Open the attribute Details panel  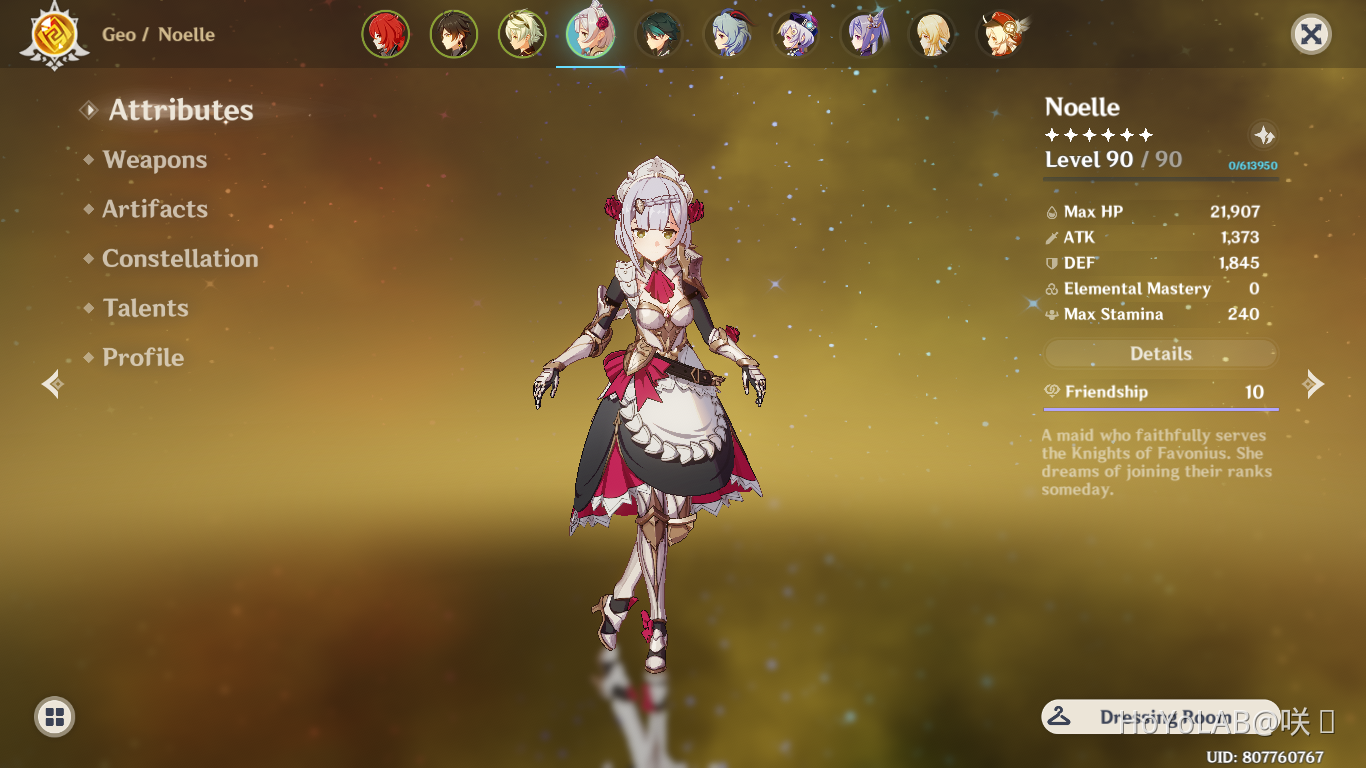click(1160, 354)
